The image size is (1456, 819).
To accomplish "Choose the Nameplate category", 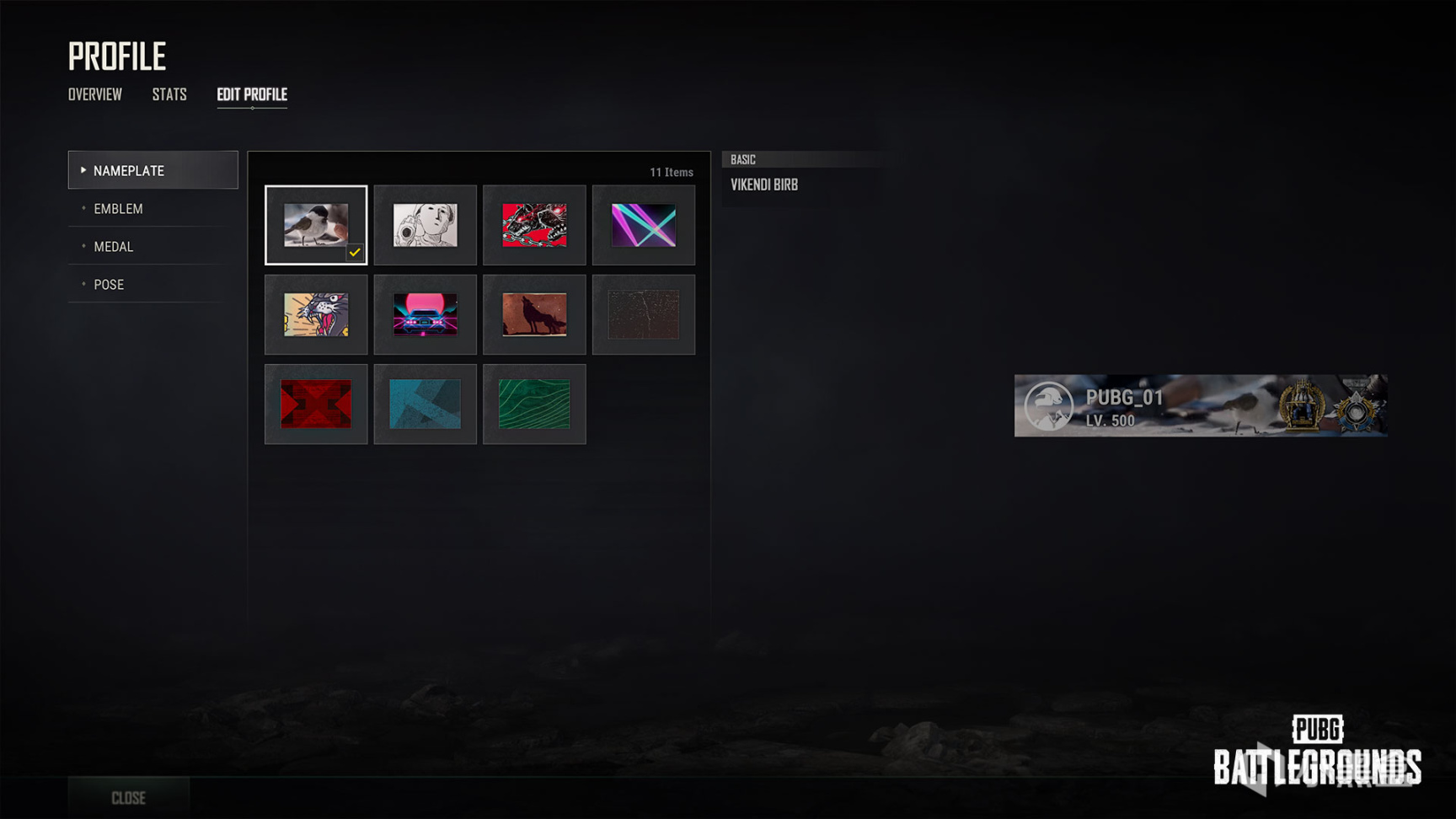I will pos(153,170).
